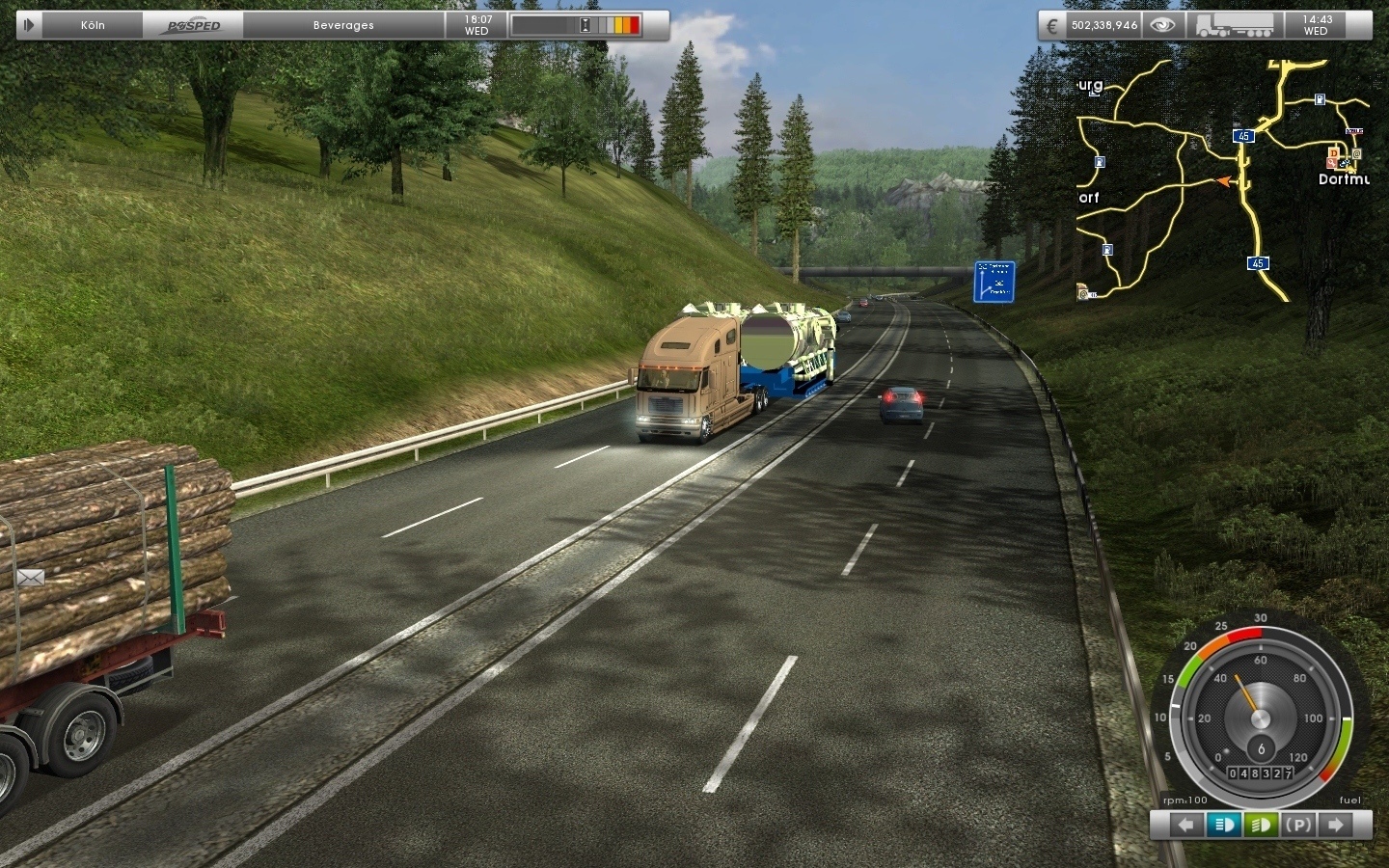Engage the (P) parking brake button
The image size is (1389, 868).
[1298, 825]
